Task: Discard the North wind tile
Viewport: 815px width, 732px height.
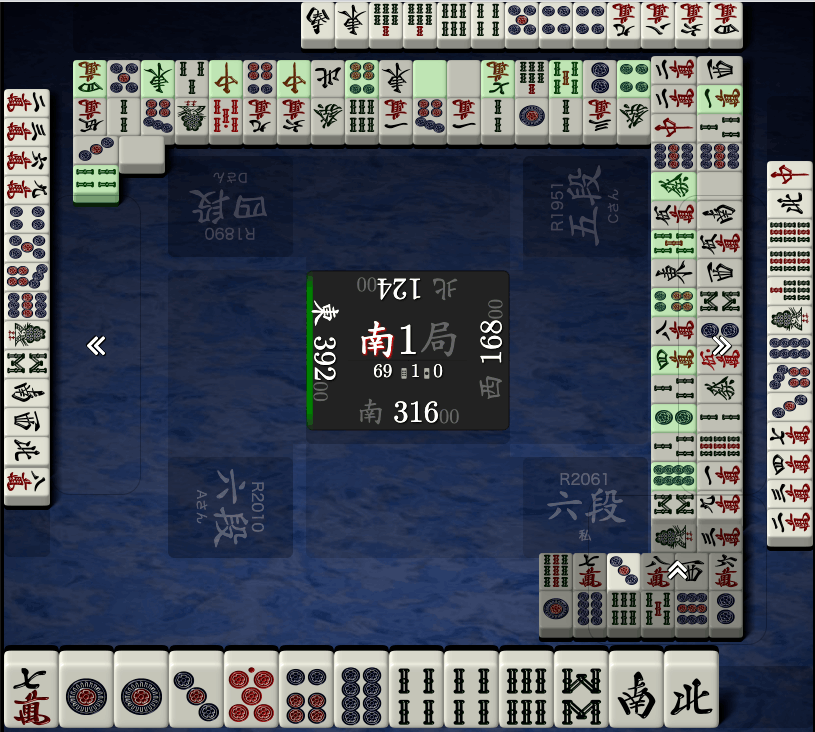Action: click(690, 690)
